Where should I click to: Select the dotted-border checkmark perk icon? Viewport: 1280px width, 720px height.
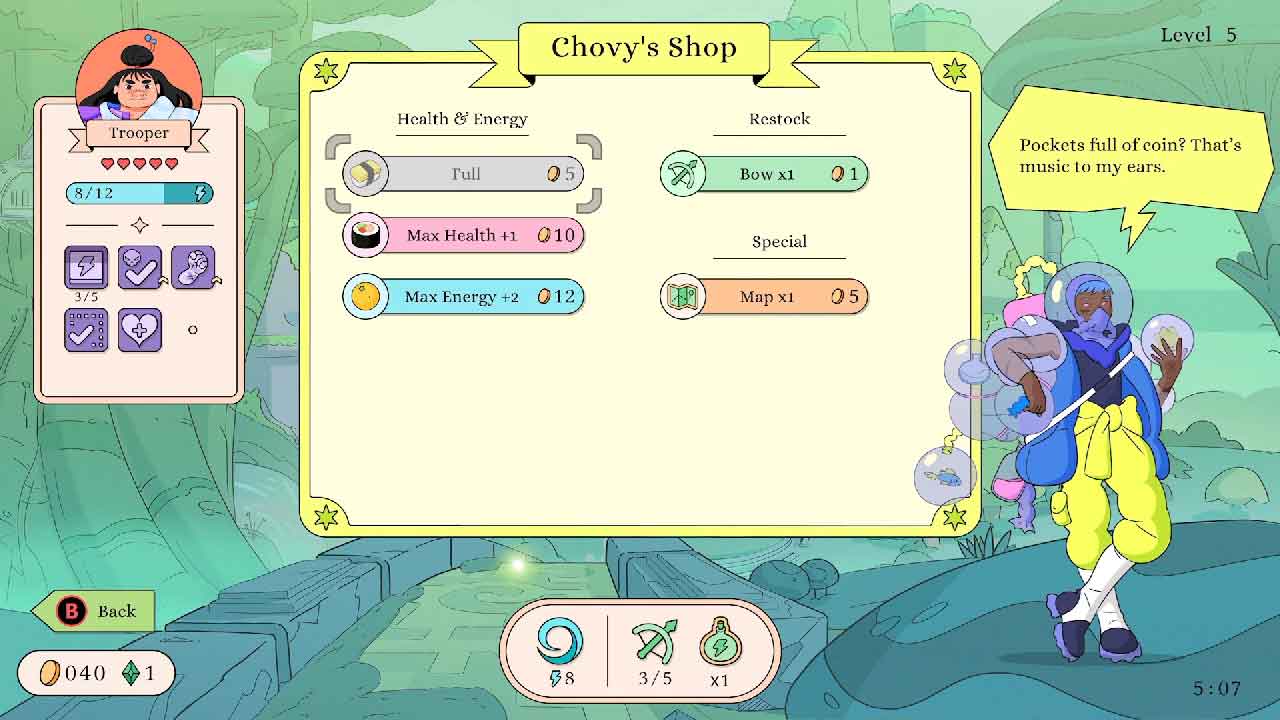[x=86, y=329]
